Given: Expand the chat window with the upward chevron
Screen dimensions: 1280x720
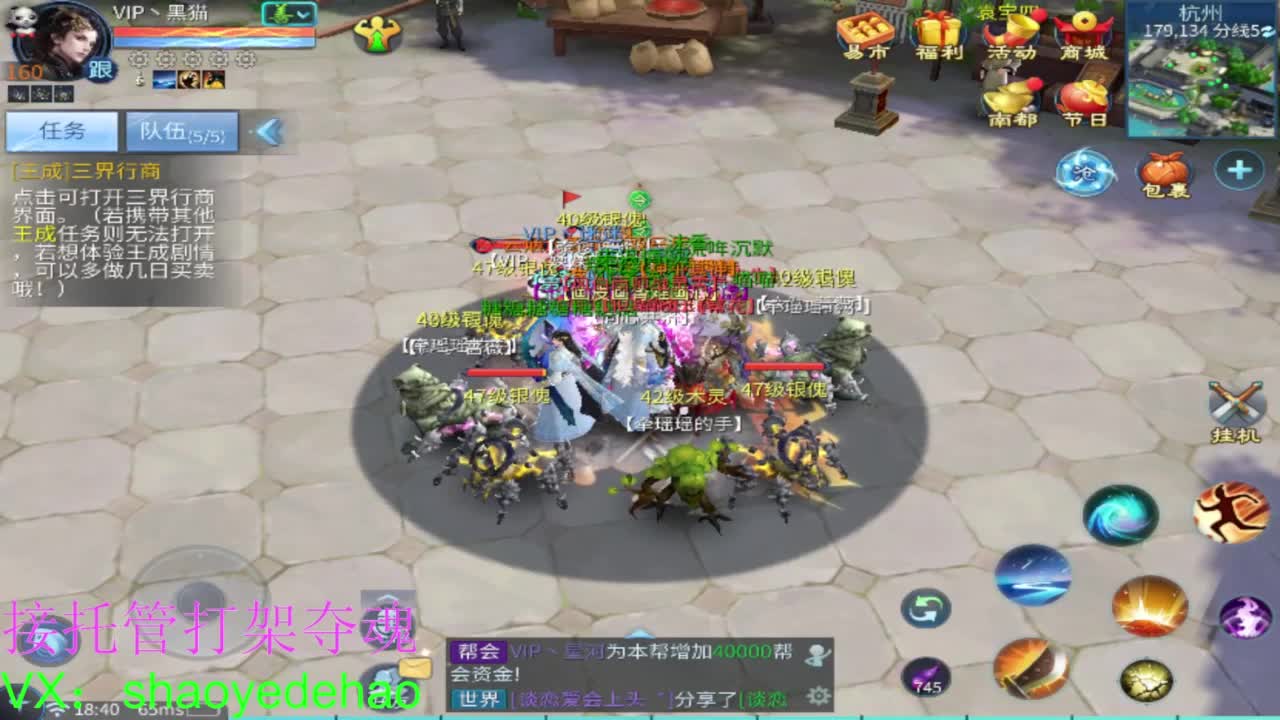Looking at the screenshot, I should [x=640, y=633].
